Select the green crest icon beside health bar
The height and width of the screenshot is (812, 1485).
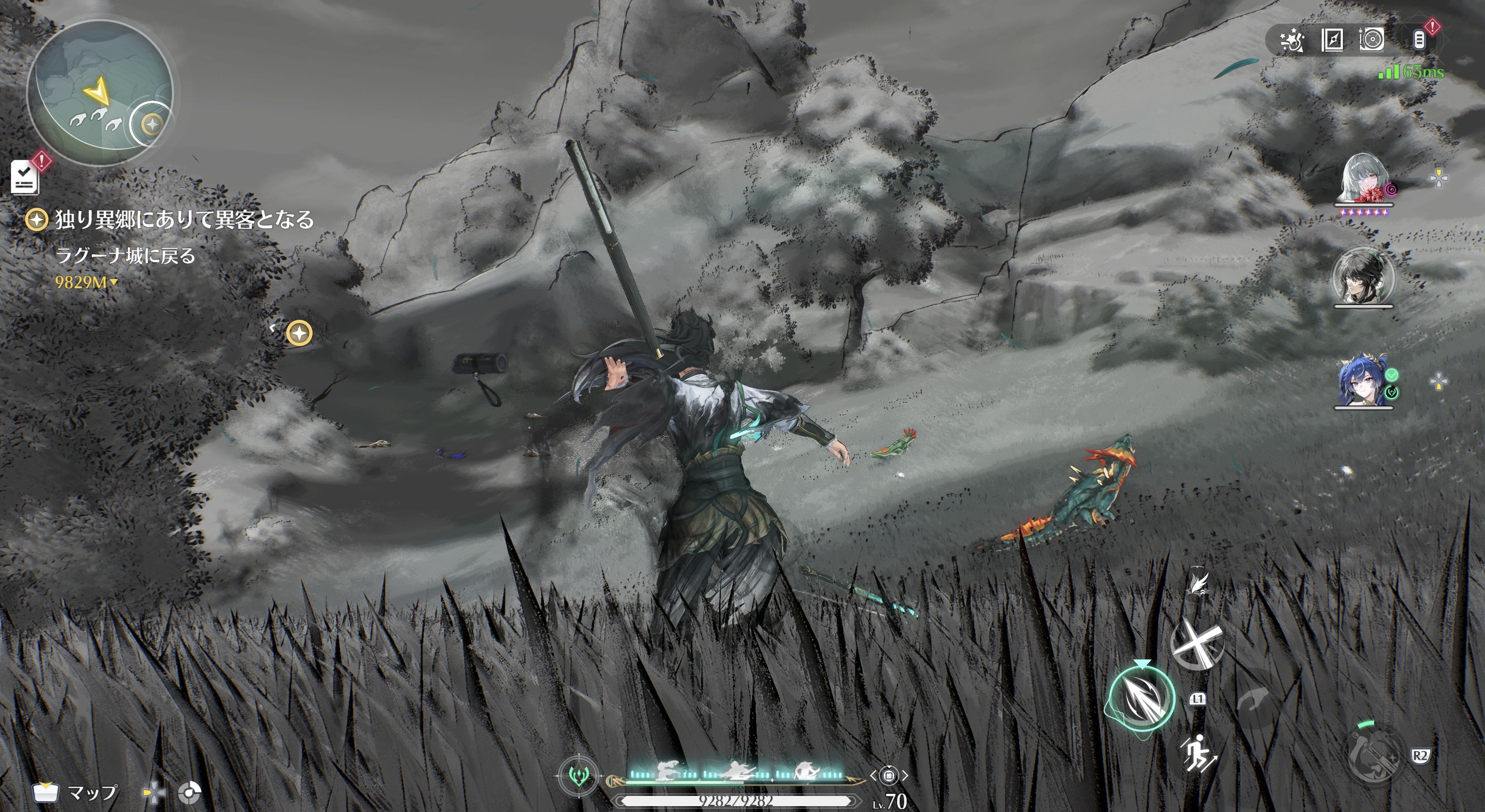pyautogui.click(x=579, y=776)
